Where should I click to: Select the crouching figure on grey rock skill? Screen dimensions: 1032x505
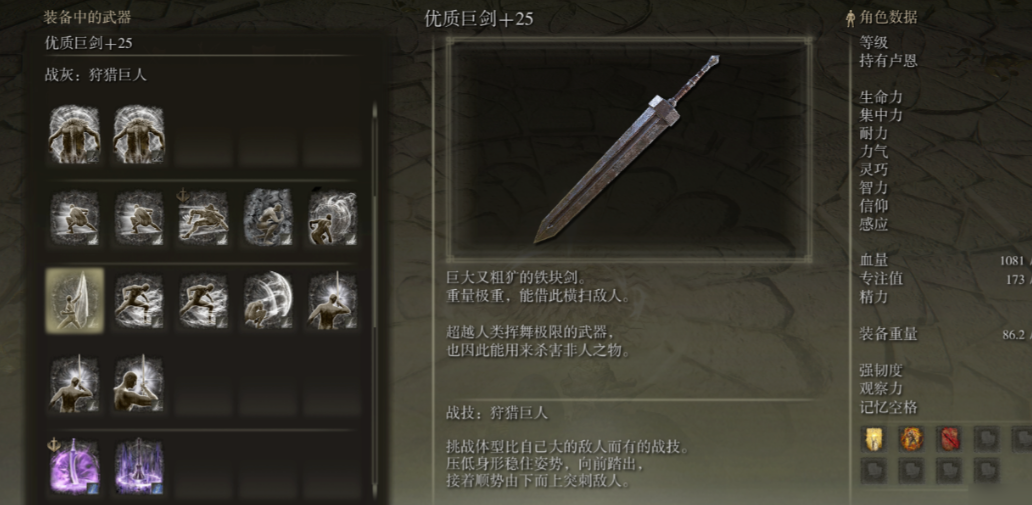click(268, 217)
